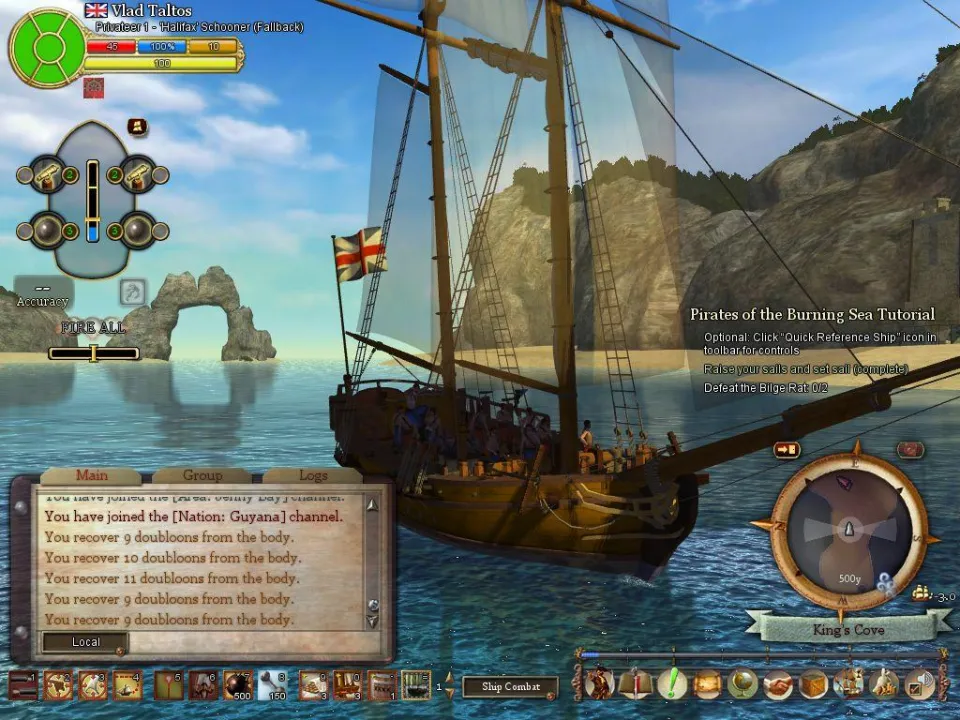Show the Logs chat tab
This screenshot has height=720, width=960.
(312, 476)
